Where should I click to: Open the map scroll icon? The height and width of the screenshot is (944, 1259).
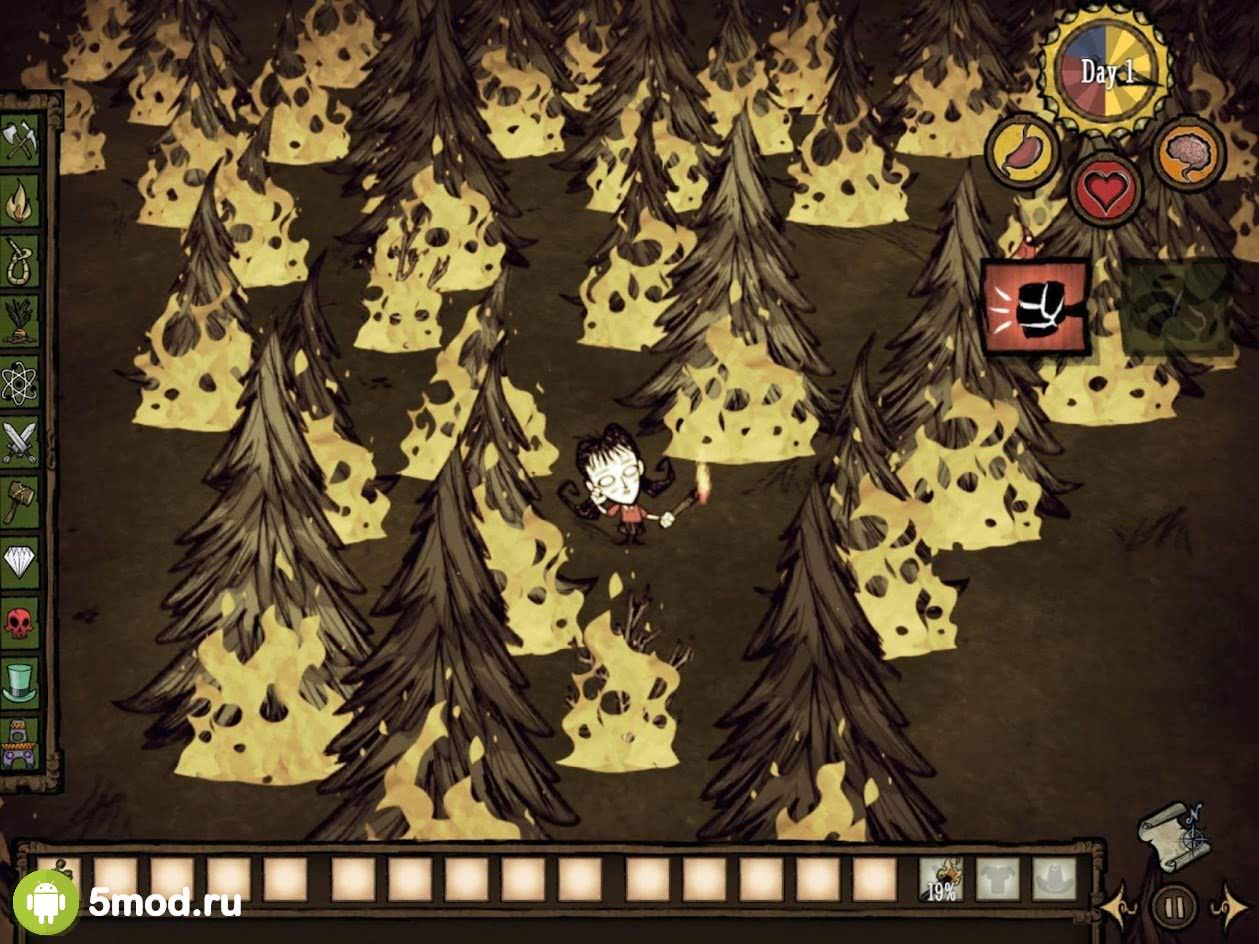tap(1170, 828)
